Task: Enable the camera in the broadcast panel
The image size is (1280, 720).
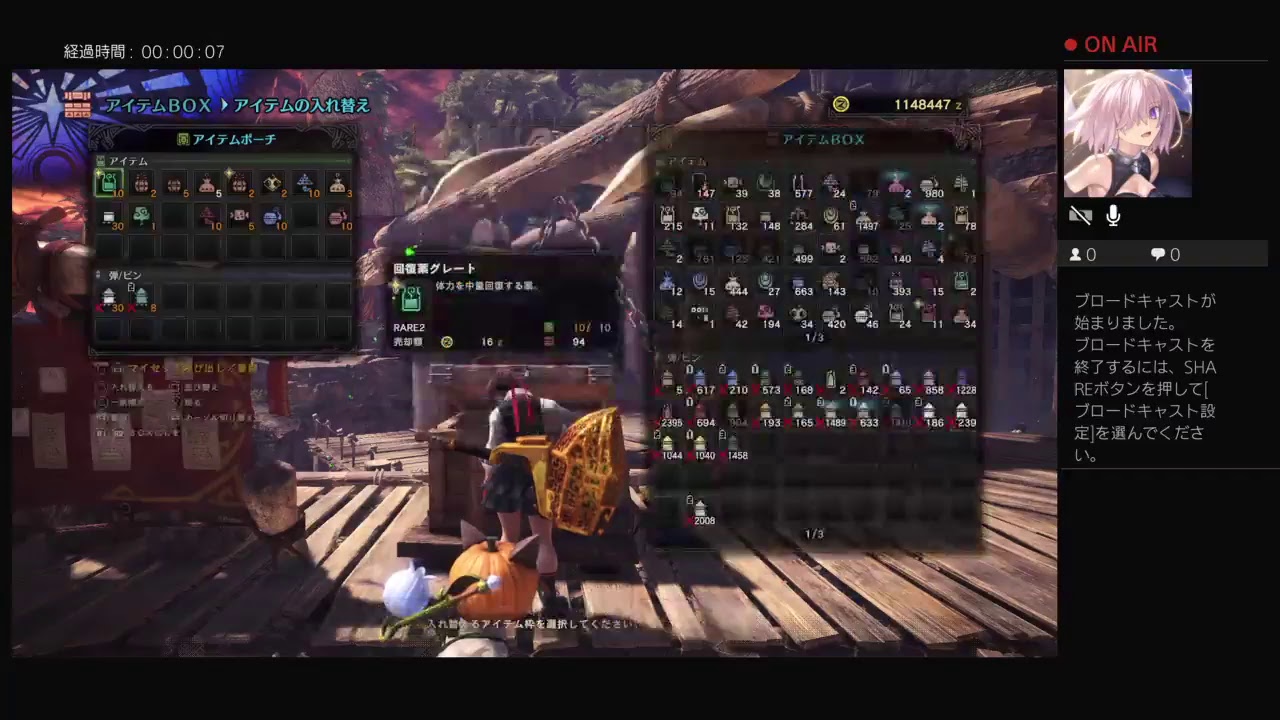Action: 1081,214
